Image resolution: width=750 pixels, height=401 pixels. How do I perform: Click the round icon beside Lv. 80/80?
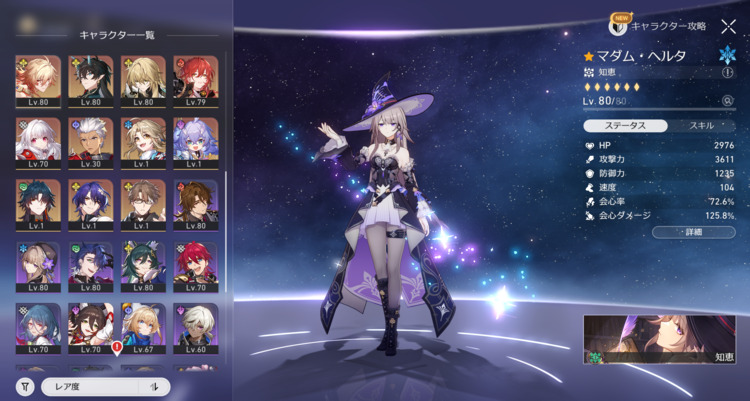[x=728, y=101]
